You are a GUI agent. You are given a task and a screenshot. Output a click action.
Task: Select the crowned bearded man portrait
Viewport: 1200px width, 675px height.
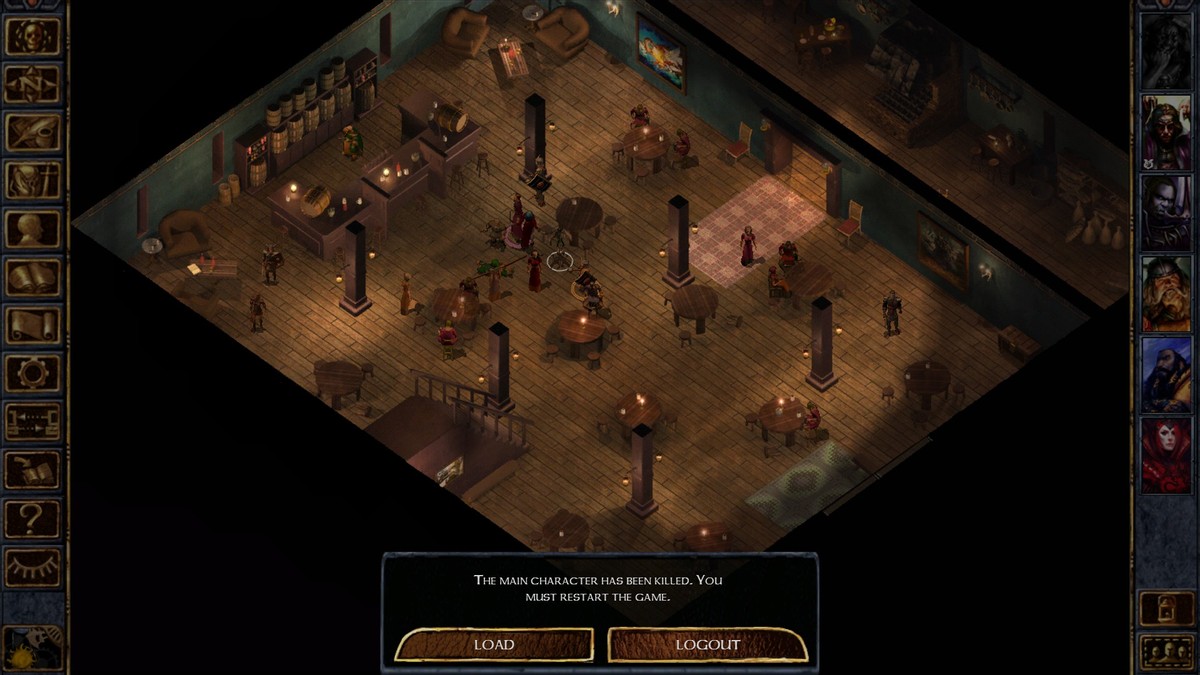[x=1166, y=132]
